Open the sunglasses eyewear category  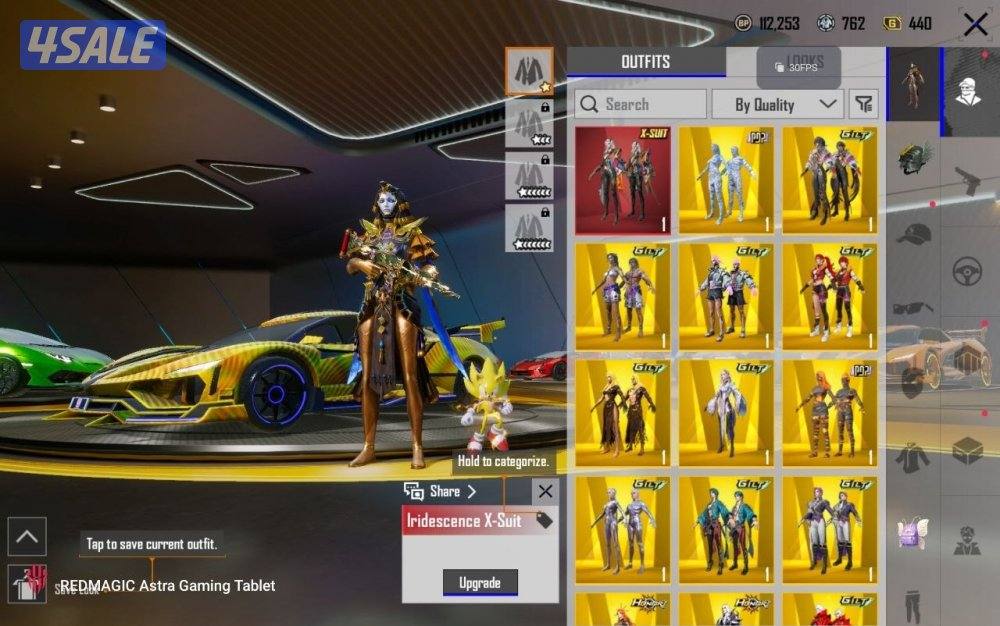coord(913,308)
